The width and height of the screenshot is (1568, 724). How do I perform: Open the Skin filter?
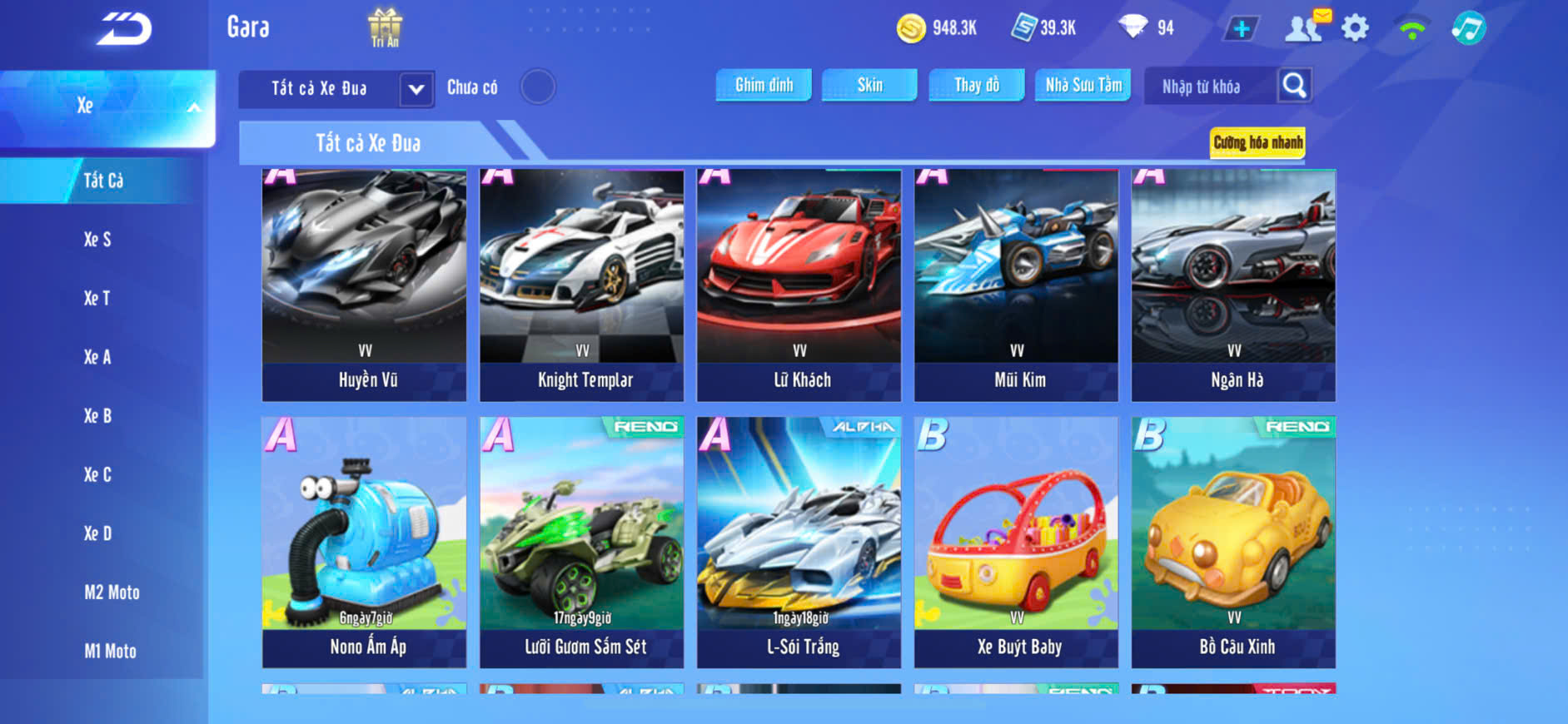[x=869, y=85]
